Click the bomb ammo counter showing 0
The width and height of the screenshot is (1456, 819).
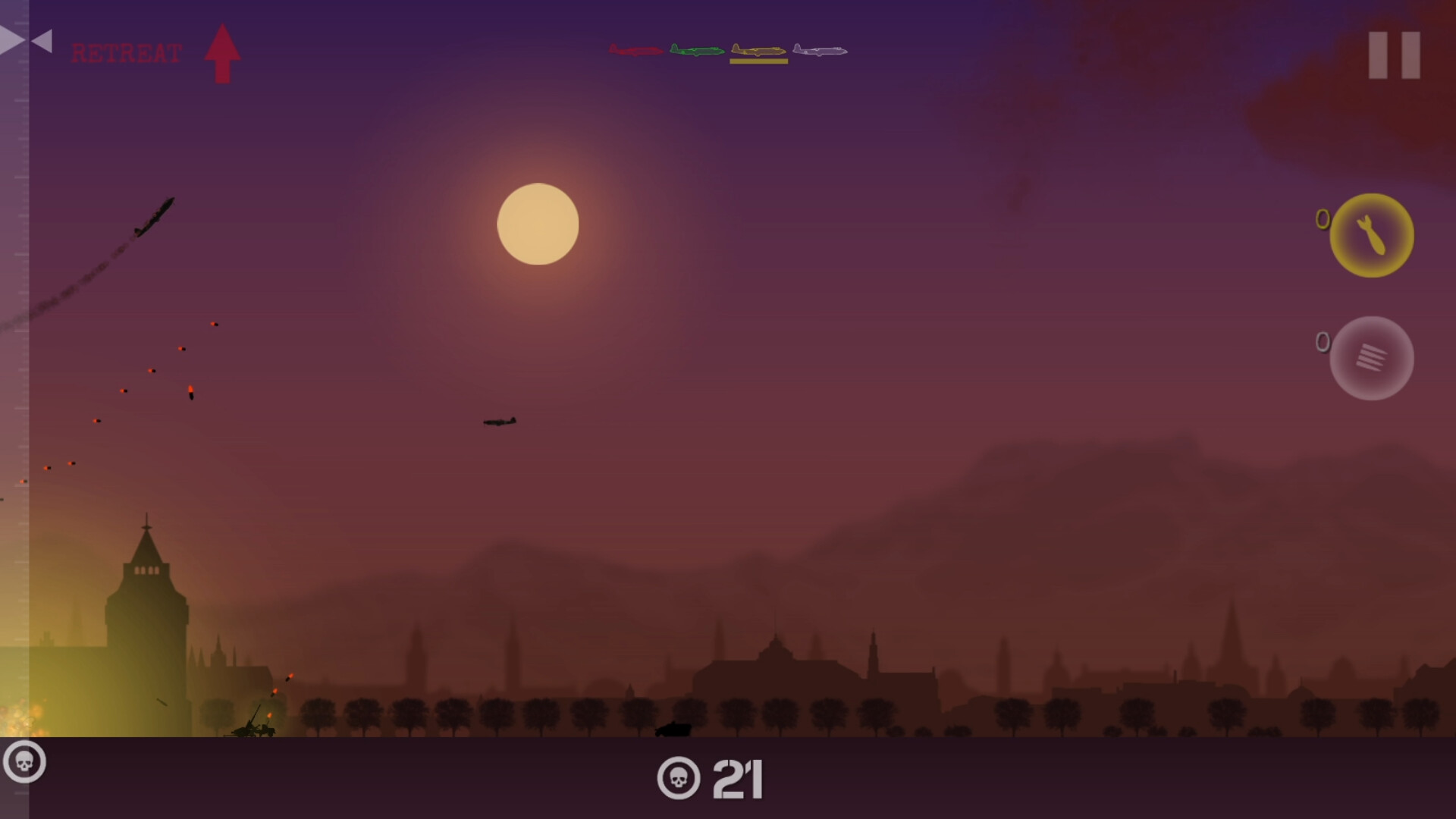click(x=1323, y=219)
